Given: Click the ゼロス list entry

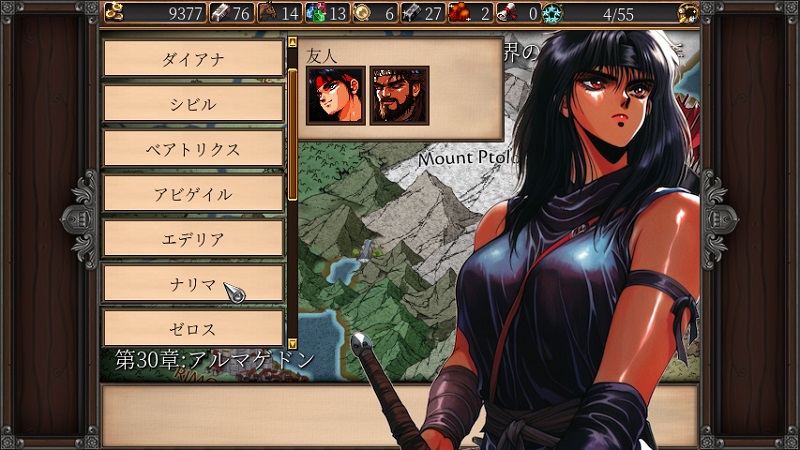Looking at the screenshot, I should tap(193, 328).
